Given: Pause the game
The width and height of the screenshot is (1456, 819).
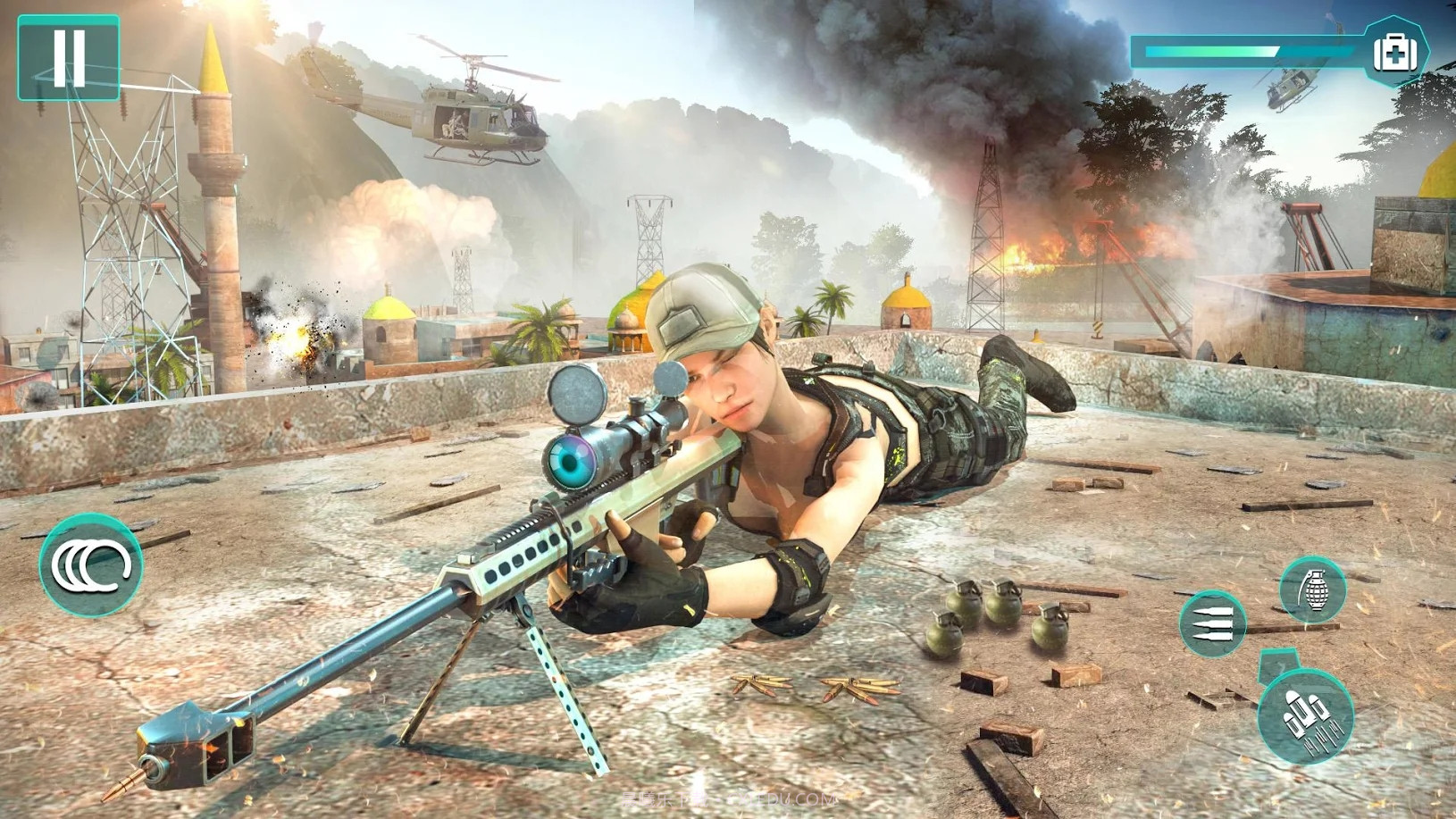Looking at the screenshot, I should click(x=68, y=58).
